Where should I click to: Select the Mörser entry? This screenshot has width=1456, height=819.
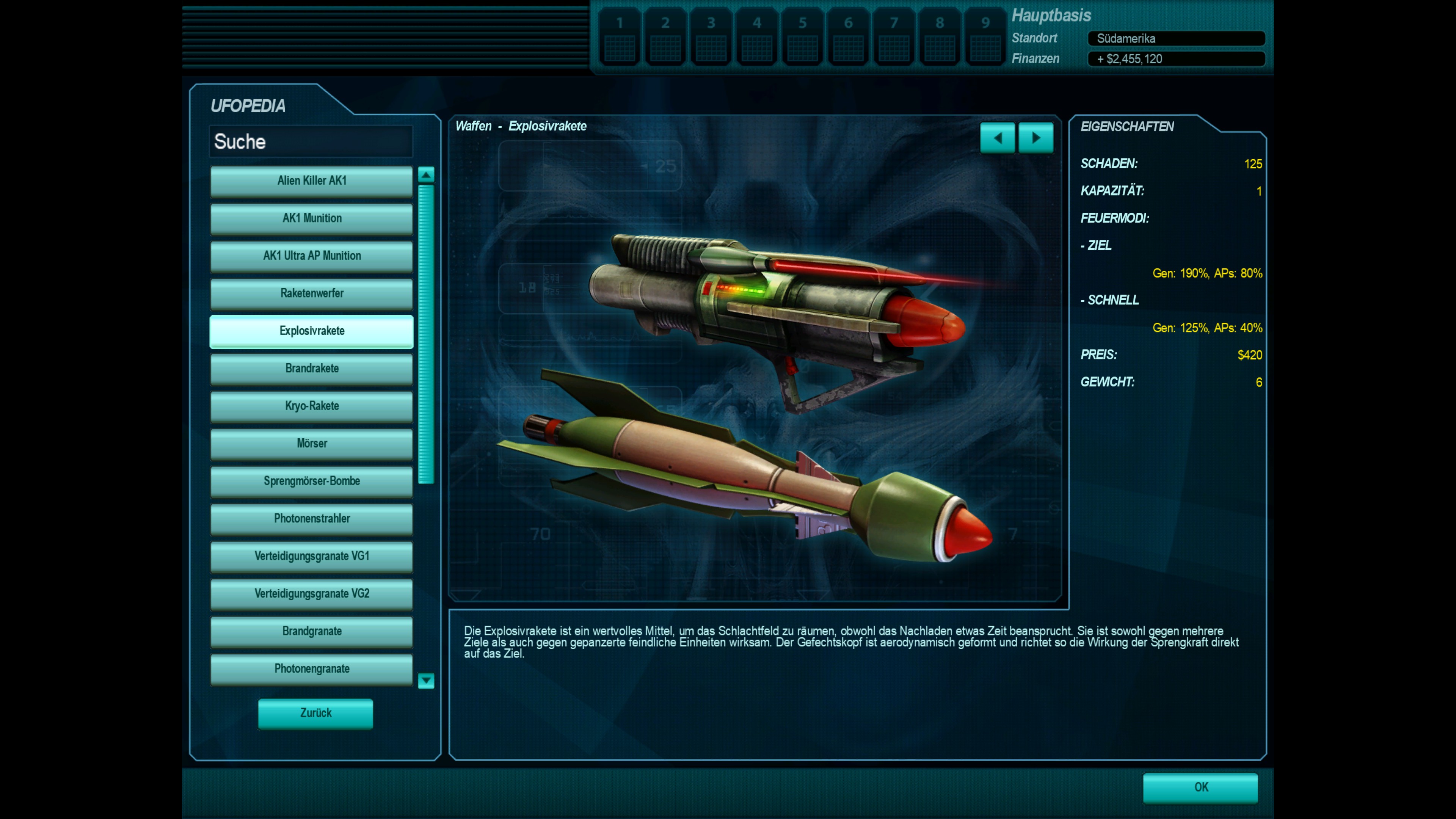(311, 444)
